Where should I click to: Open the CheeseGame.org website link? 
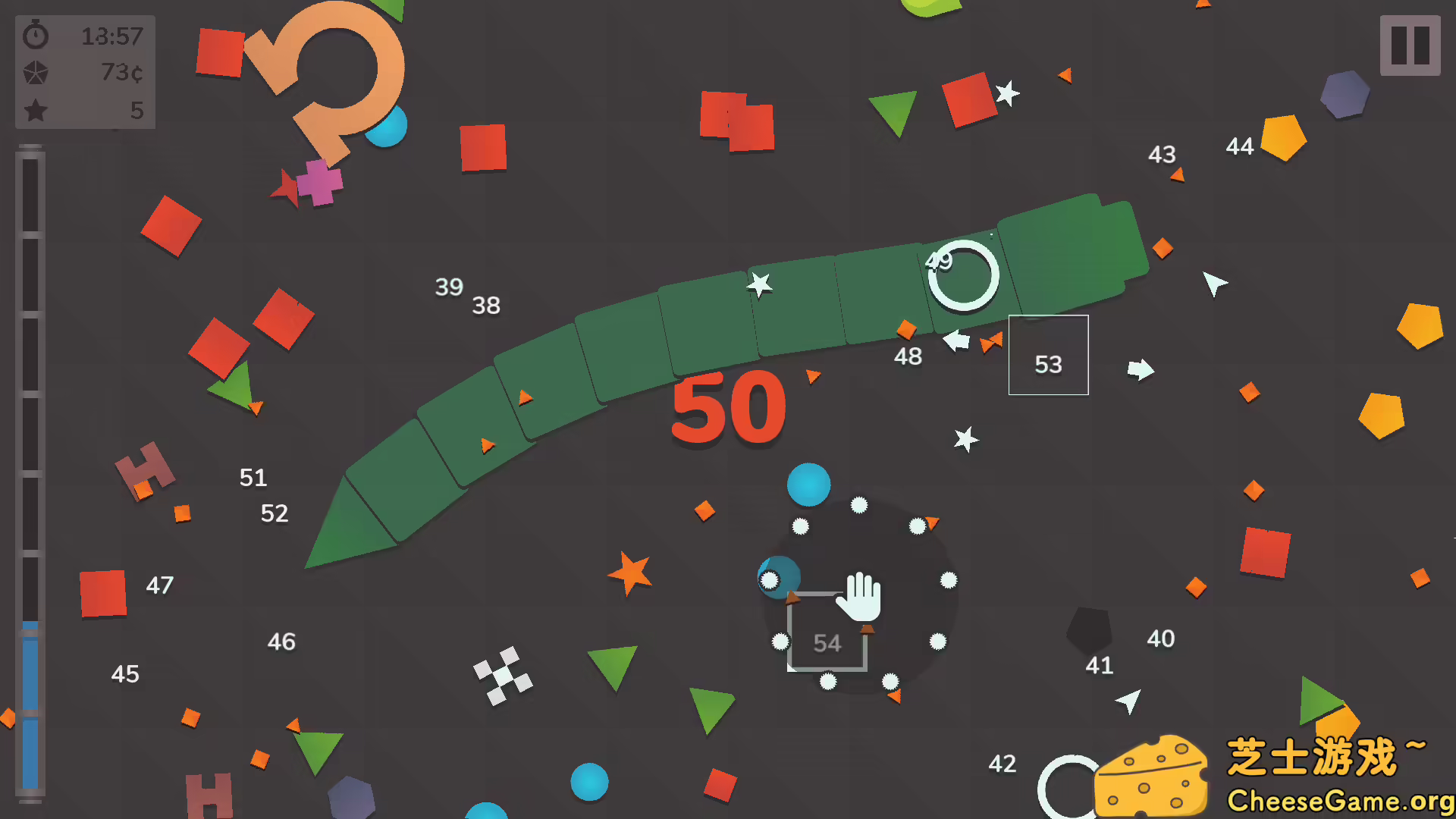click(1342, 799)
